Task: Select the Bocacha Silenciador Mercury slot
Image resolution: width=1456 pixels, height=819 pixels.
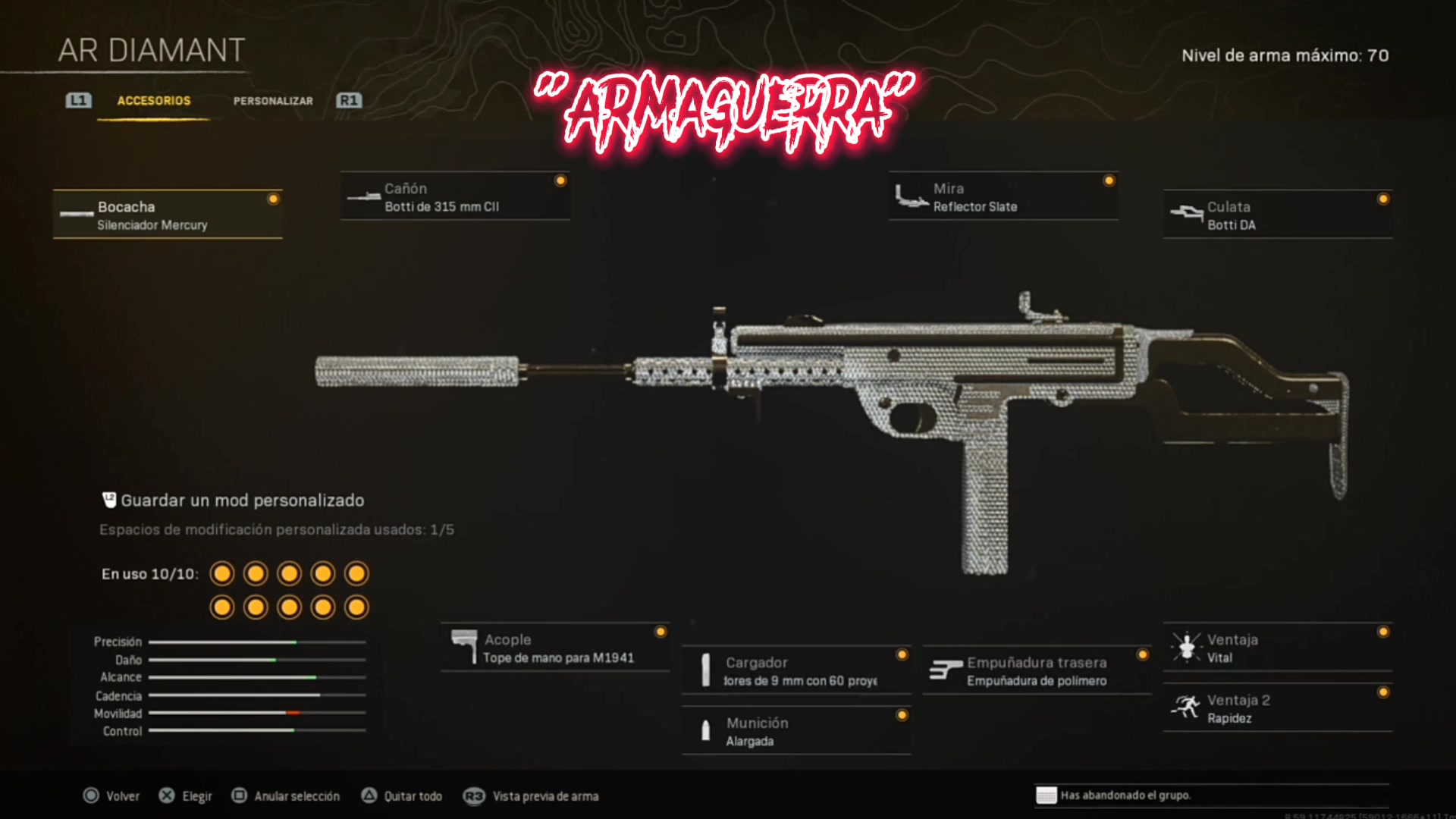Action: click(168, 215)
